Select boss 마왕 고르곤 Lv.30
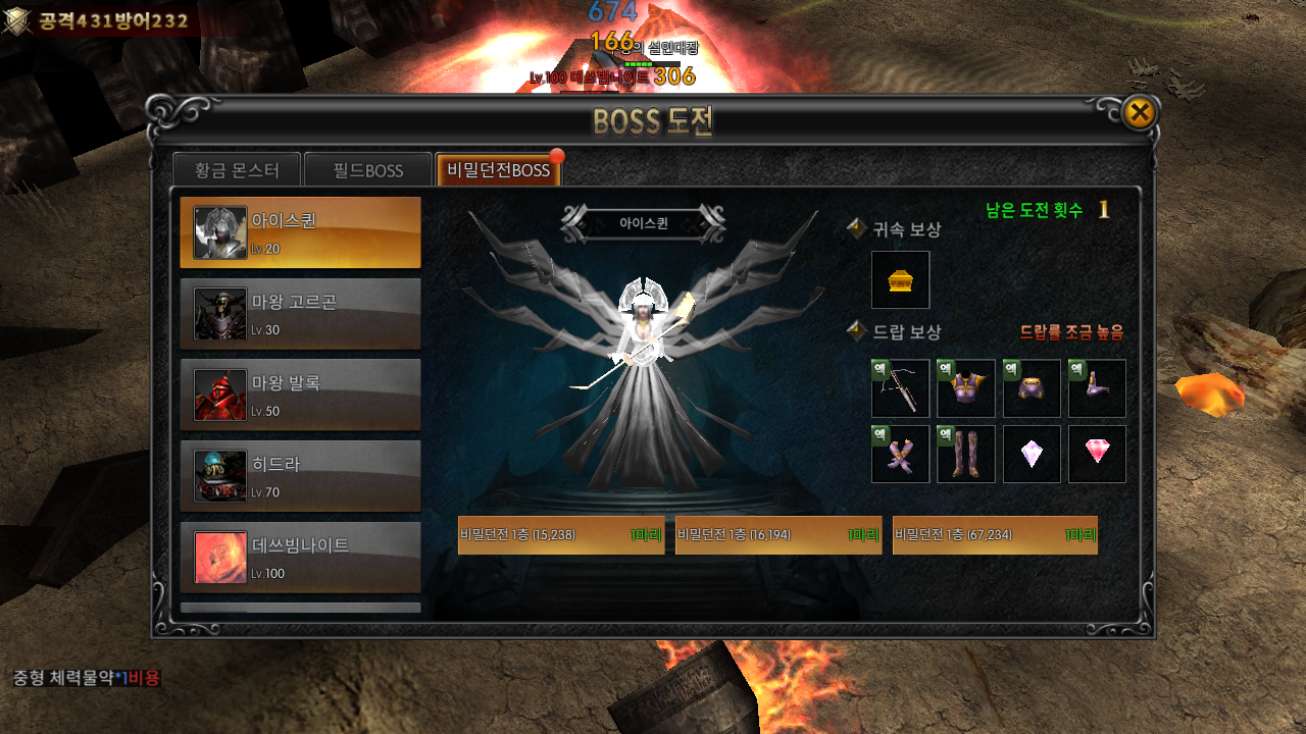The image size is (1306, 734). click(x=300, y=313)
